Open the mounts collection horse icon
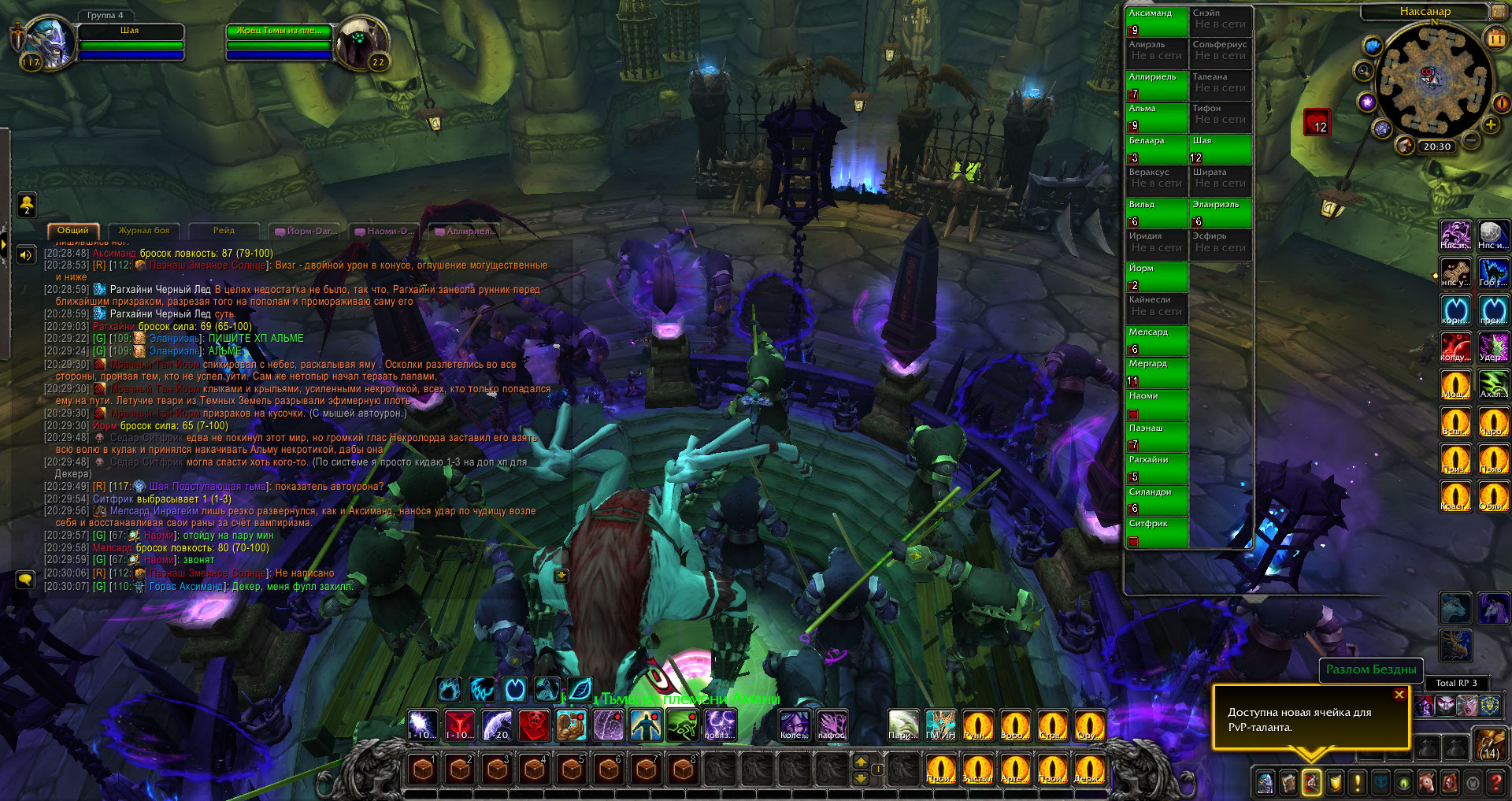 1426,782
